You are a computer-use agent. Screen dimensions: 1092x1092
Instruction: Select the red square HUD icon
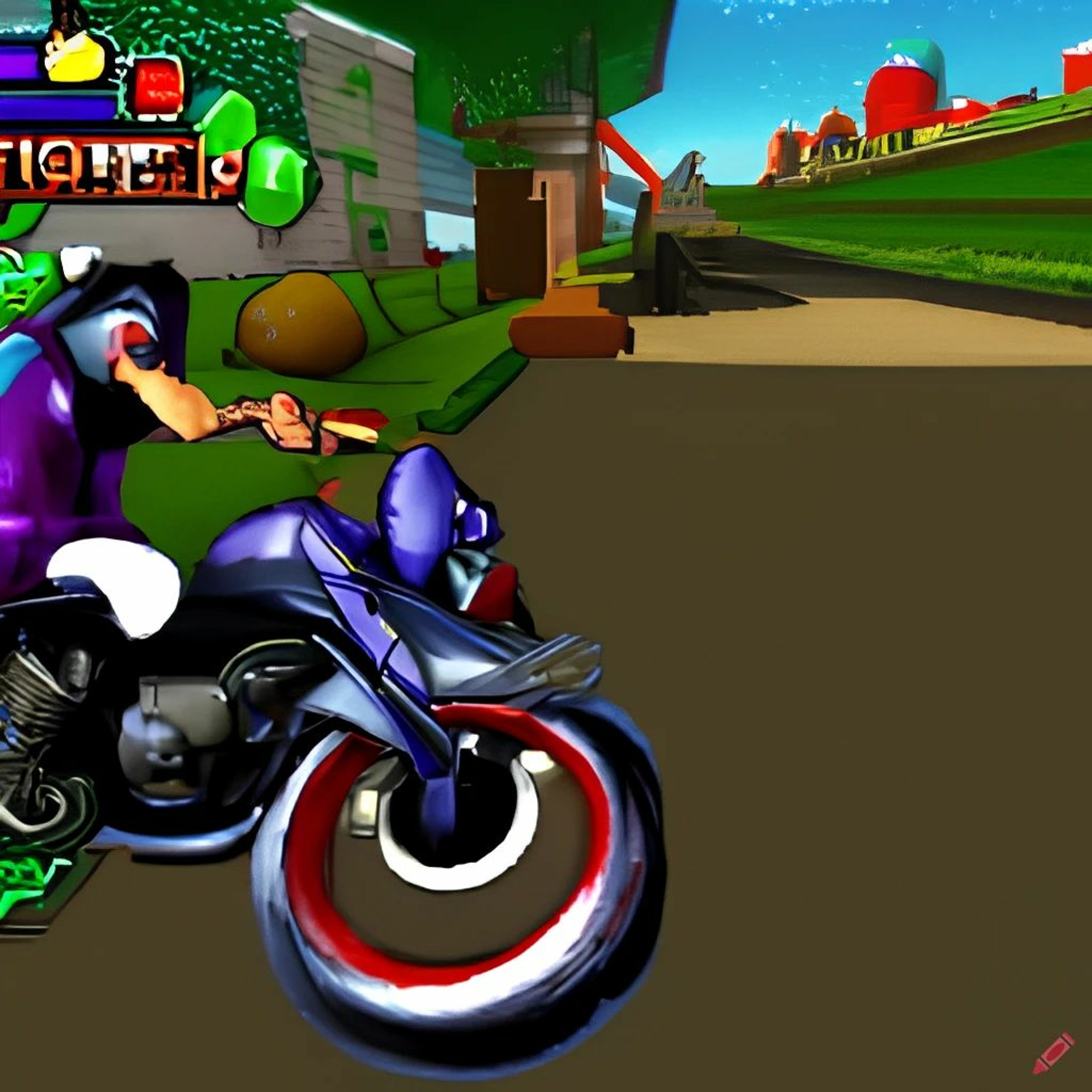pyautogui.click(x=158, y=86)
